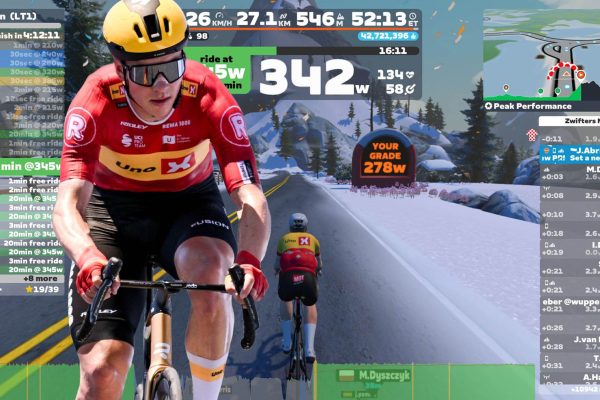Select the eber @wuppe rider row
This screenshot has height=400, width=600.
click(x=570, y=298)
